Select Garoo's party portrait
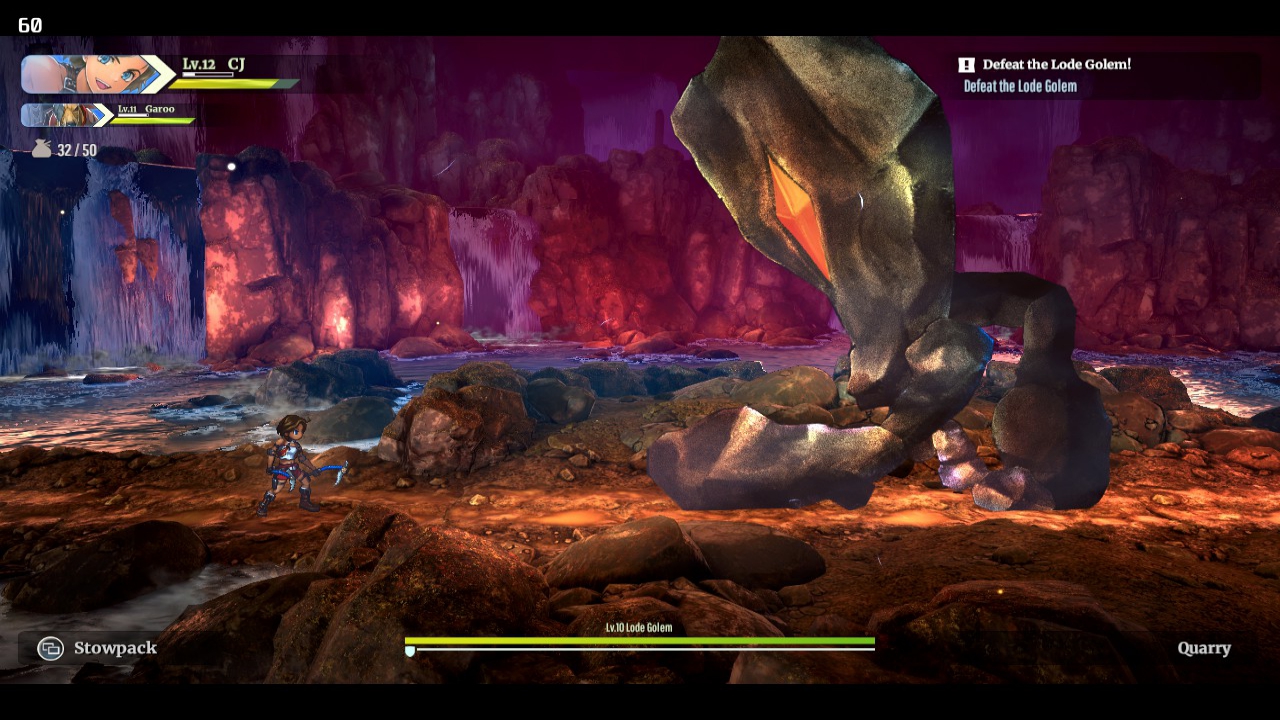The height and width of the screenshot is (720, 1280). 65,115
